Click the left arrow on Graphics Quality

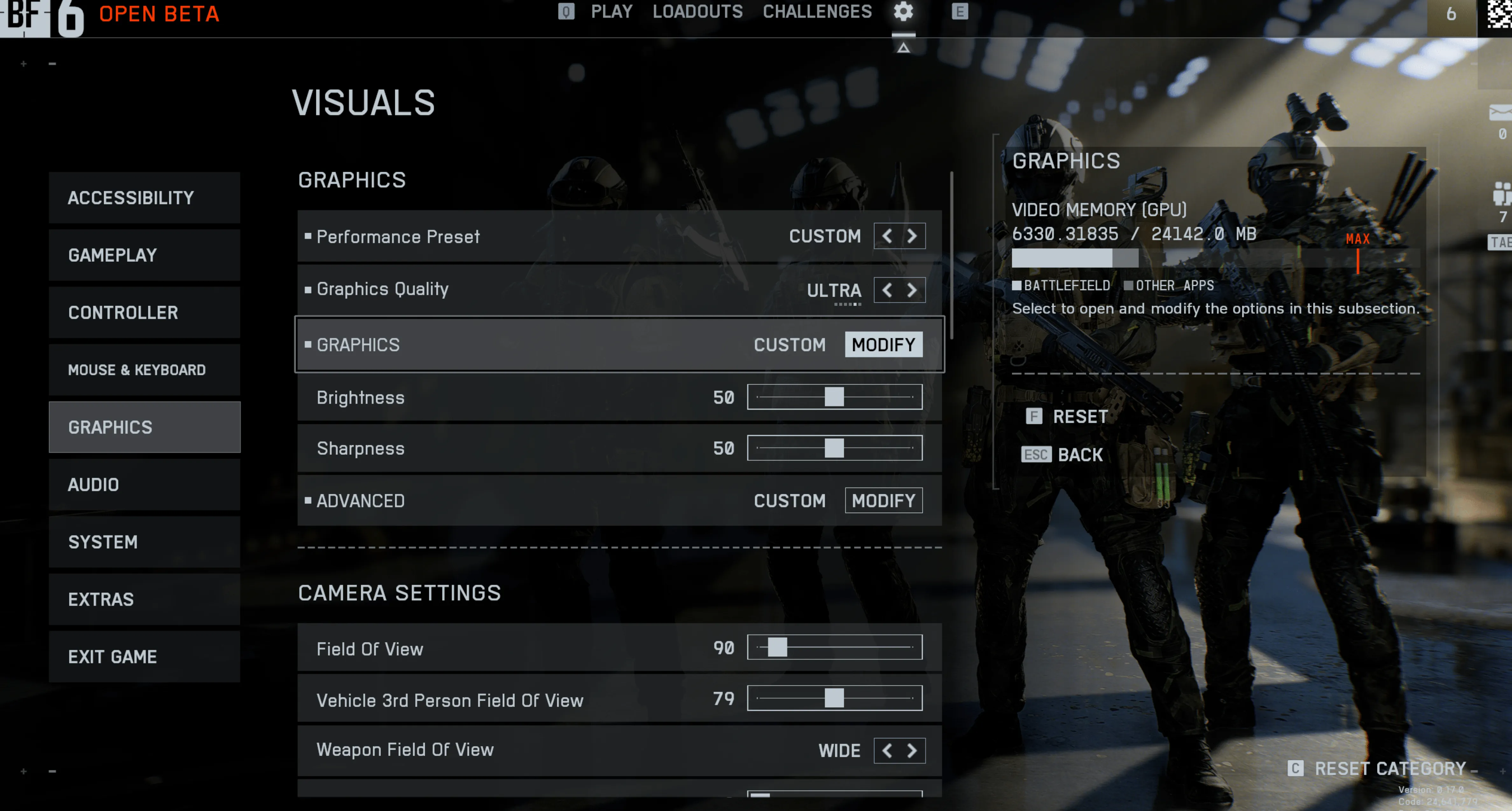tap(886, 289)
